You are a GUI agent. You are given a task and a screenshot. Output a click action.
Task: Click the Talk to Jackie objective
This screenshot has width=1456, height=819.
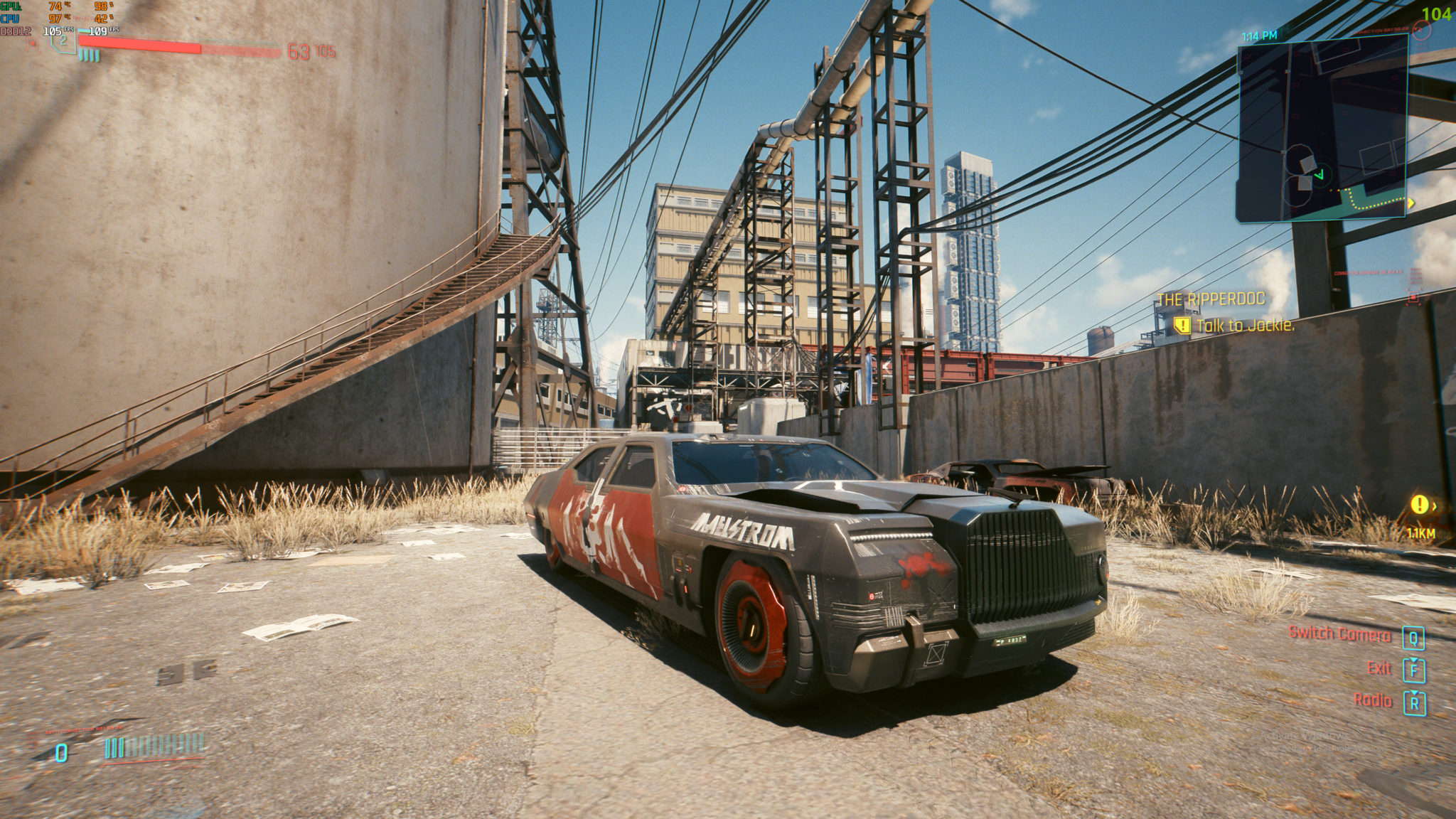coord(1244,326)
